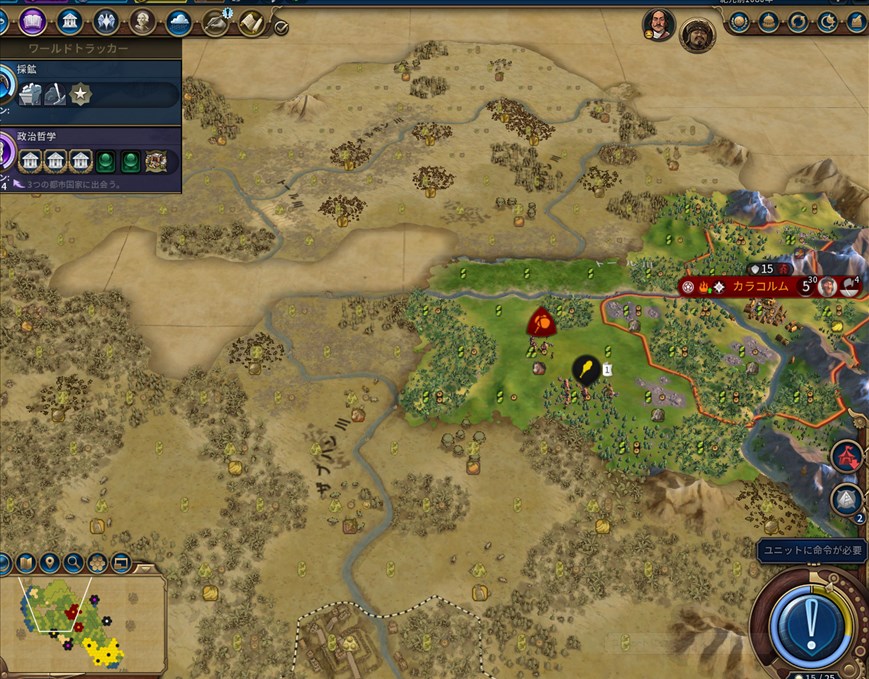Open the civics tree temple icon

[x=70, y=21]
